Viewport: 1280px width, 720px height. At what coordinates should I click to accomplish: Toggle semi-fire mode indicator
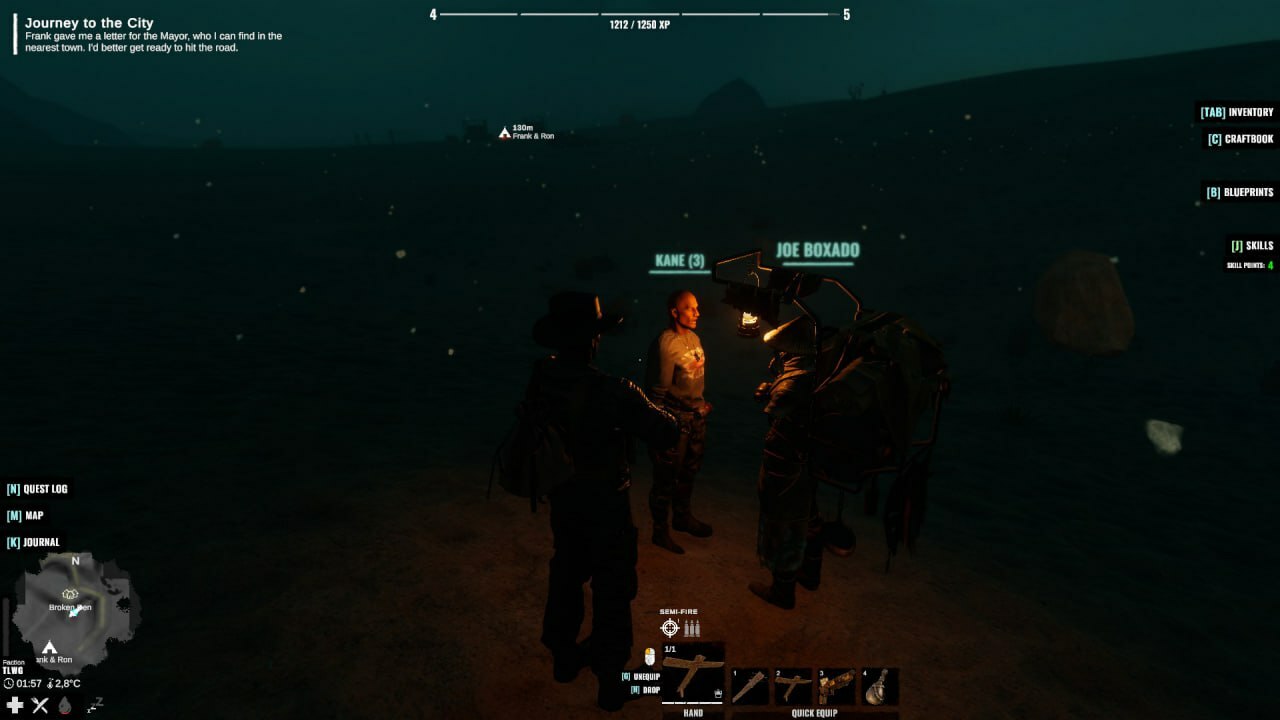[678, 612]
